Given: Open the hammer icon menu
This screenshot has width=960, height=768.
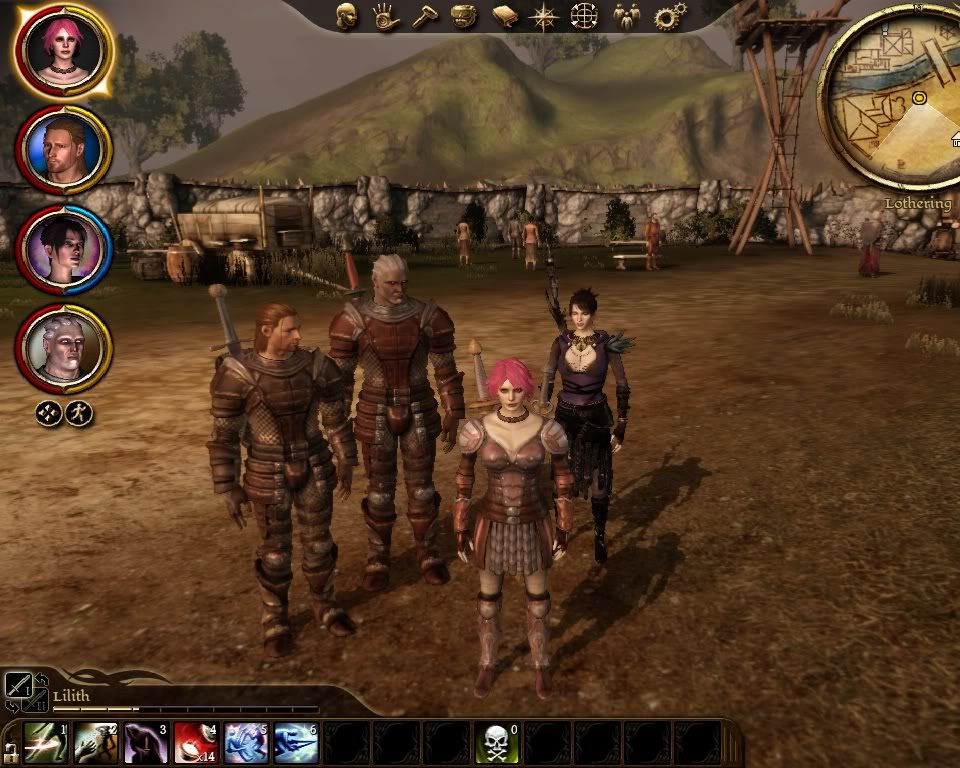Looking at the screenshot, I should coord(424,16).
